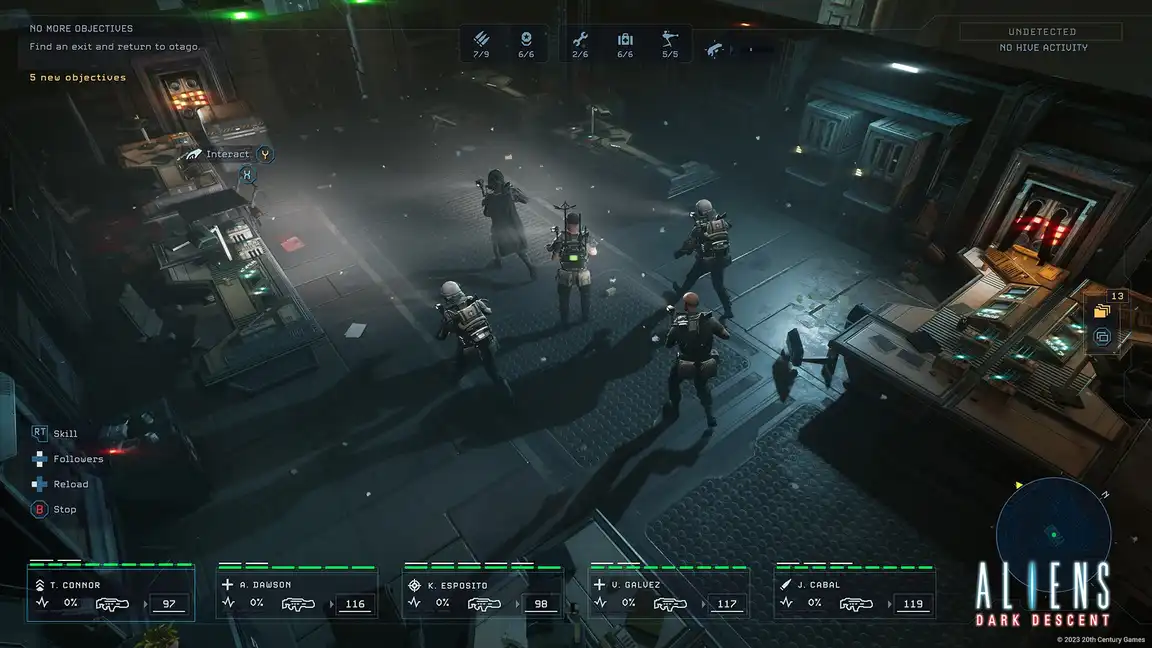This screenshot has height=648, width=1152.
Task: Show the 5 new objectives
Action: coord(77,78)
